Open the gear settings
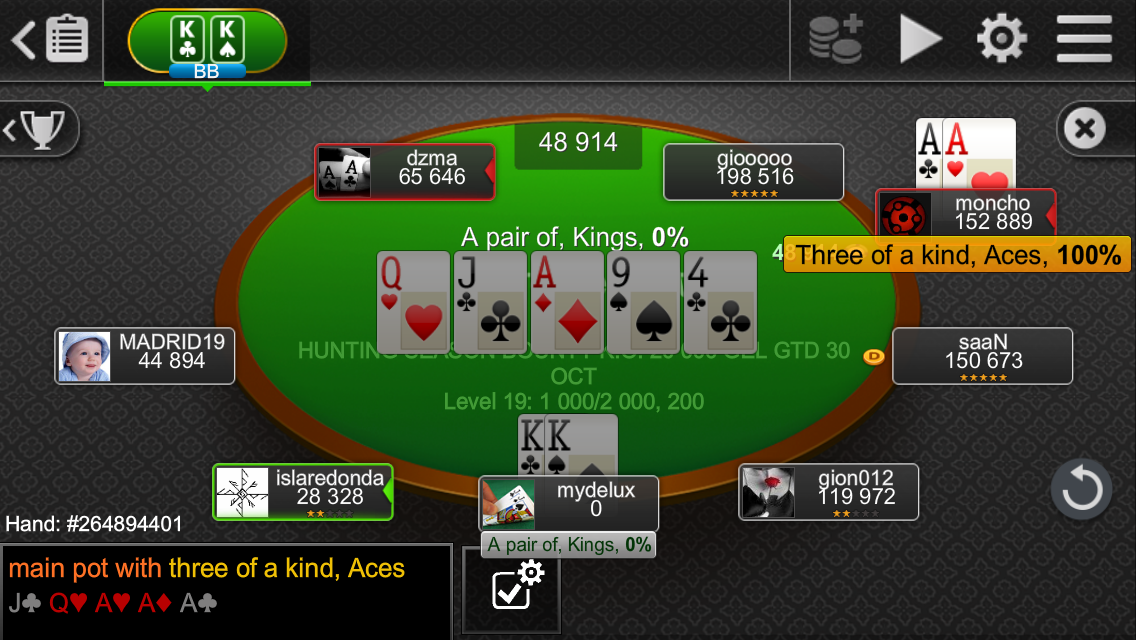The width and height of the screenshot is (1136, 640). pos(1001,40)
